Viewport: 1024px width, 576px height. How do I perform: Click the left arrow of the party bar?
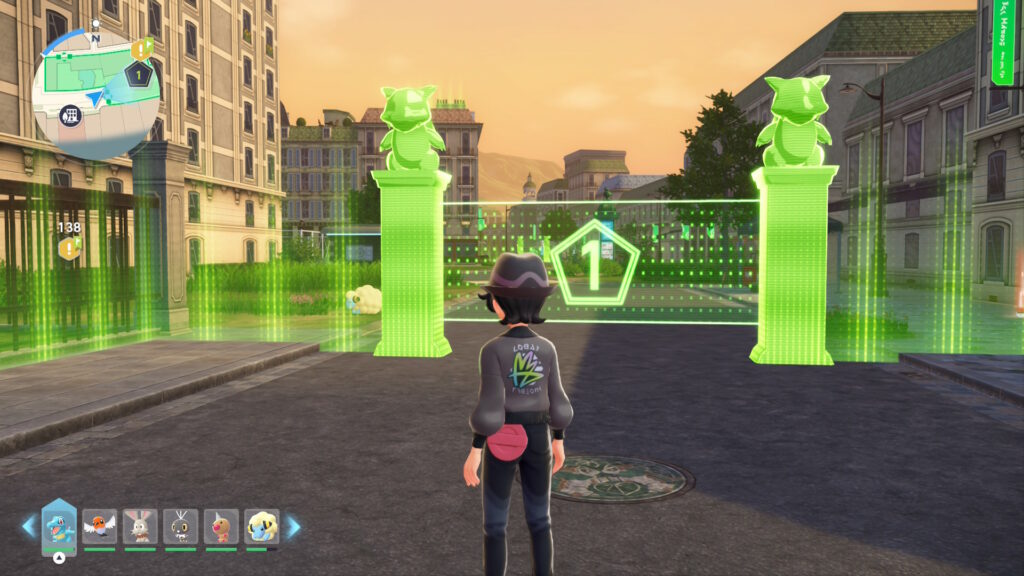[x=28, y=526]
